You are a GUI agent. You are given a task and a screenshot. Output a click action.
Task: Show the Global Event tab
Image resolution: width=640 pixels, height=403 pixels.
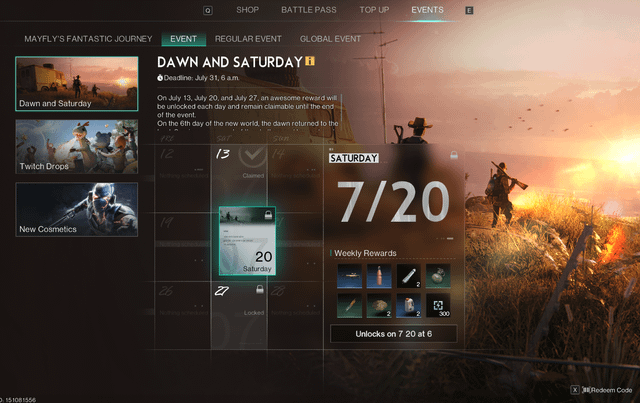[x=330, y=39]
